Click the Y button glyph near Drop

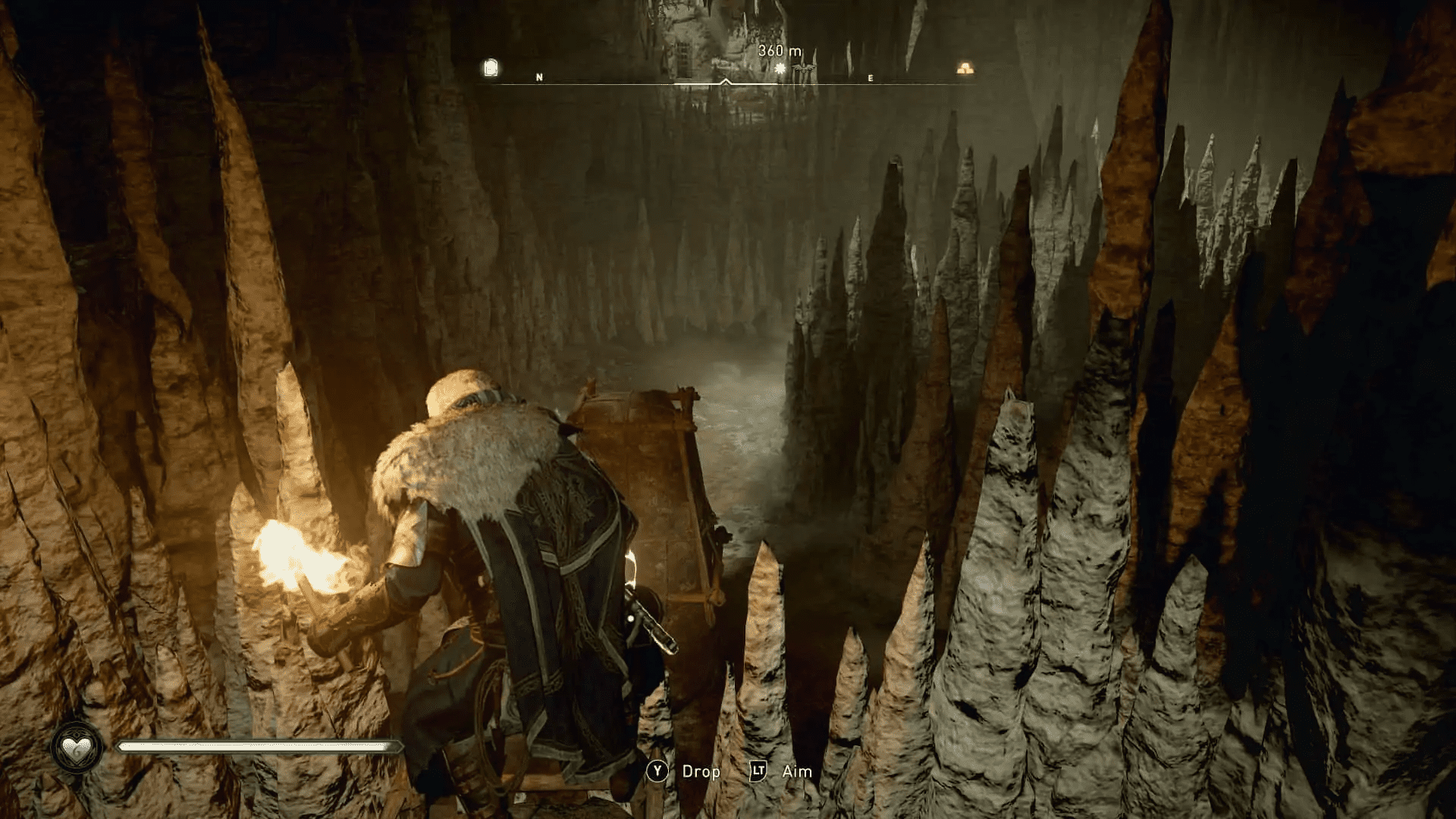(657, 771)
